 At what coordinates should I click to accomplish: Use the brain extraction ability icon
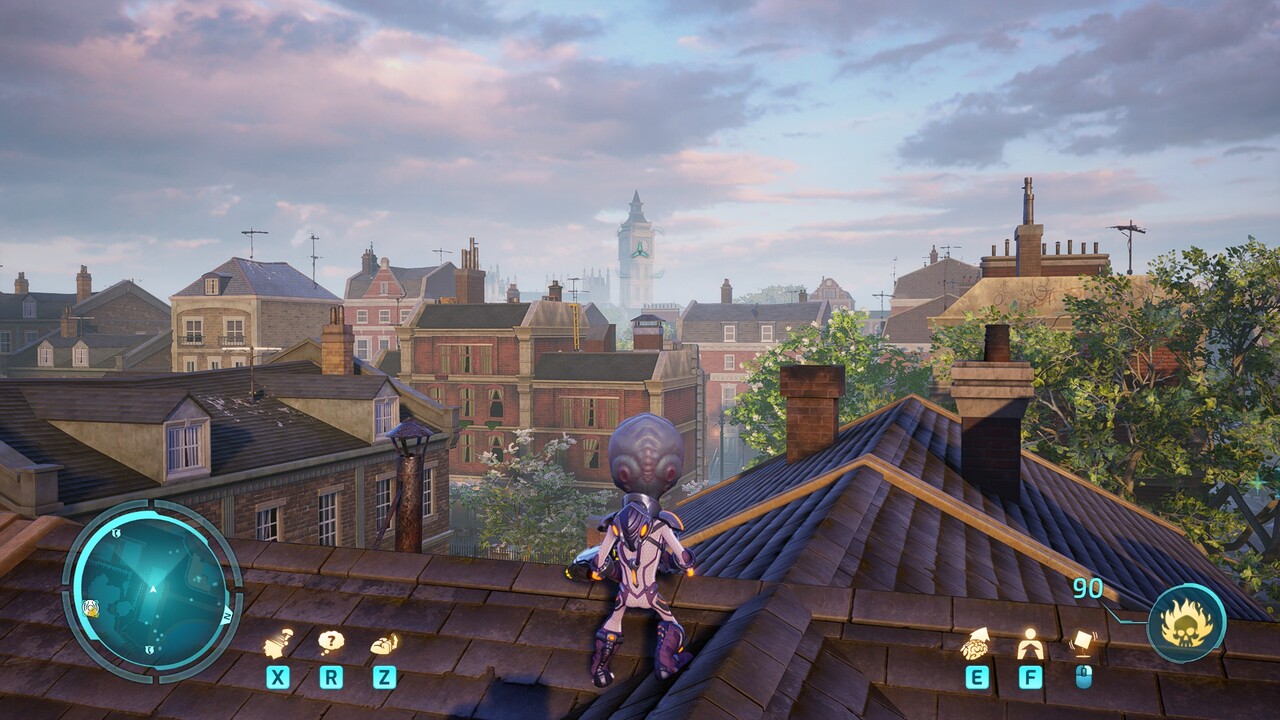976,645
